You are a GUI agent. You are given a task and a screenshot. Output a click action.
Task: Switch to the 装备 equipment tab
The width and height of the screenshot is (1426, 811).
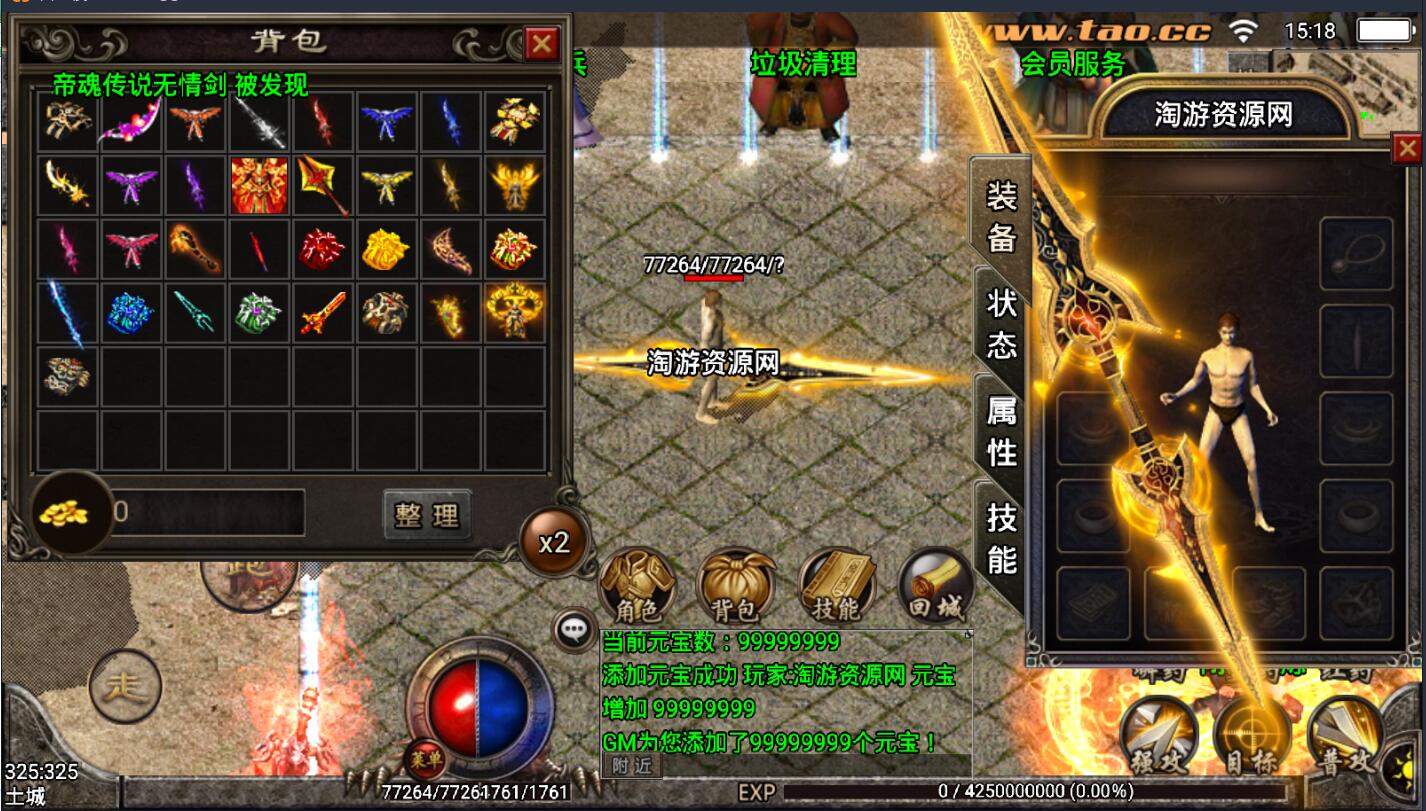[1001, 216]
